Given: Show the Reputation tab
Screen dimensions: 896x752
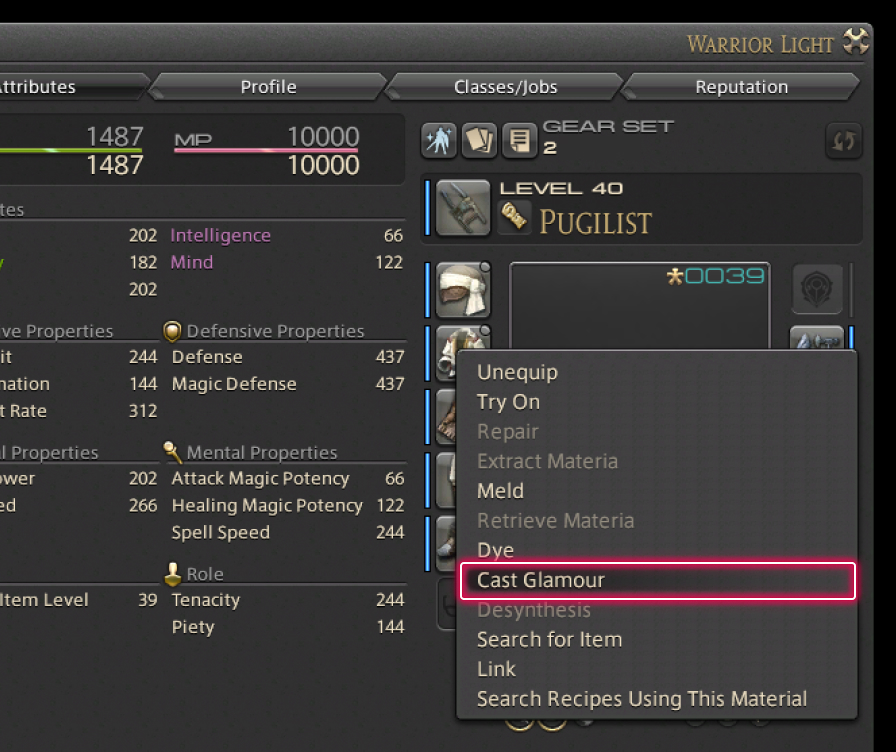Looking at the screenshot, I should pyautogui.click(x=741, y=87).
